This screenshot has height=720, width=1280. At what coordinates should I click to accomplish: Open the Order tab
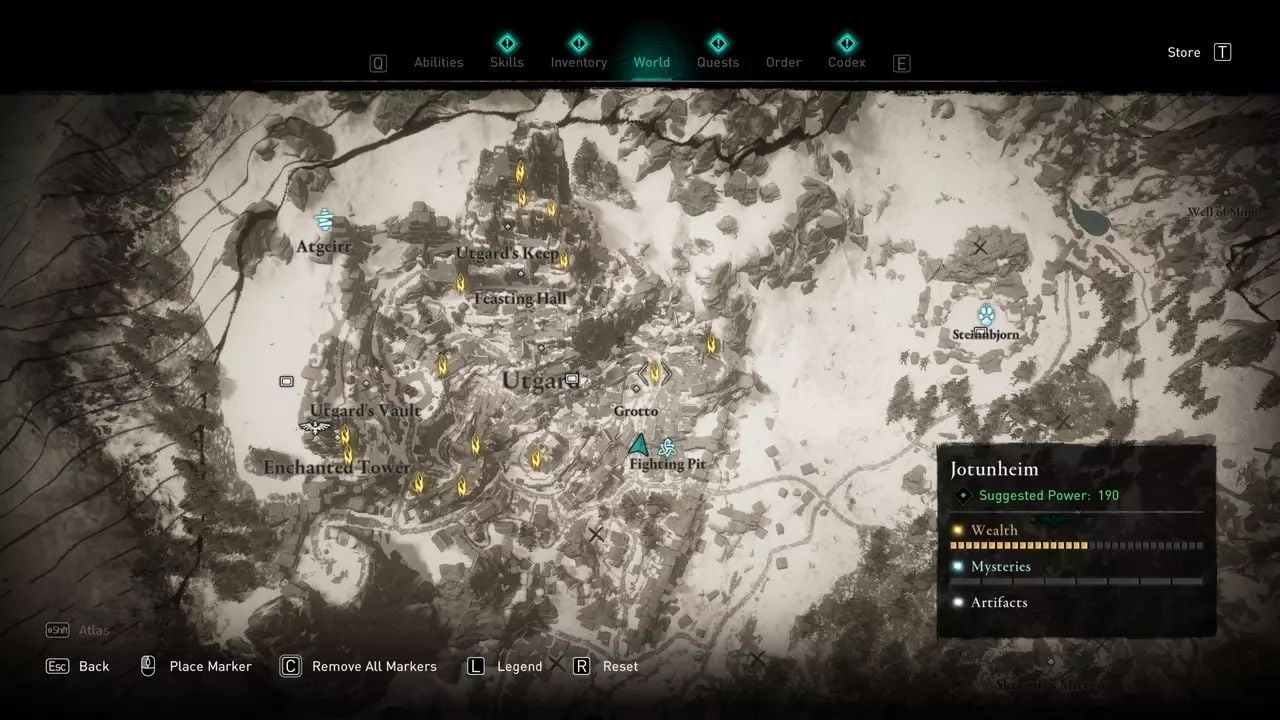[x=783, y=62]
